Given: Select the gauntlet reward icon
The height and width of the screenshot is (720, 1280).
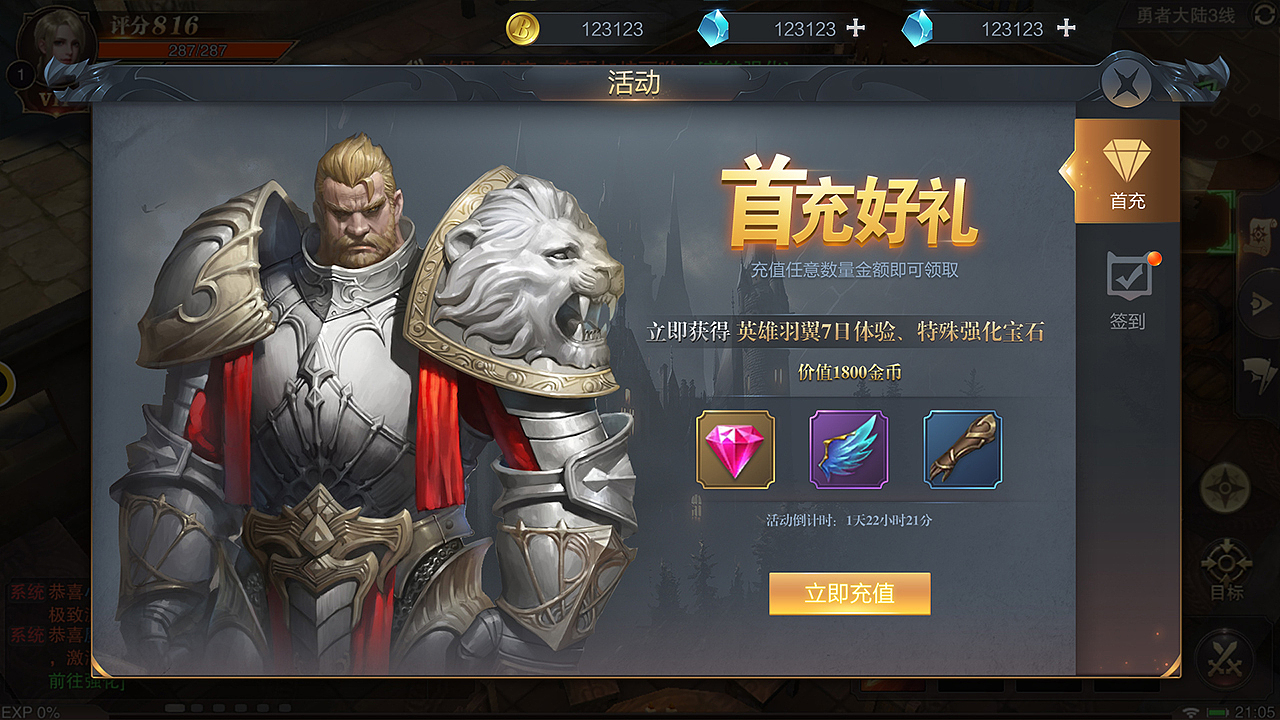Looking at the screenshot, I should tap(962, 450).
